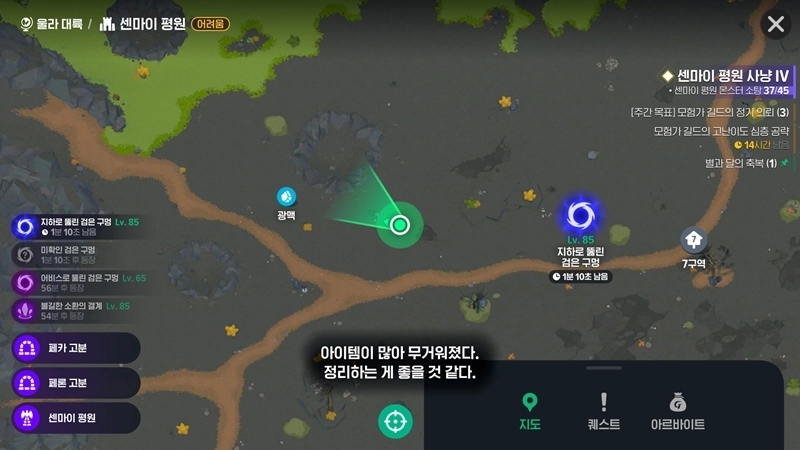Switch to the 지도 (map) tab
This screenshot has height=450, width=800.
click(530, 411)
